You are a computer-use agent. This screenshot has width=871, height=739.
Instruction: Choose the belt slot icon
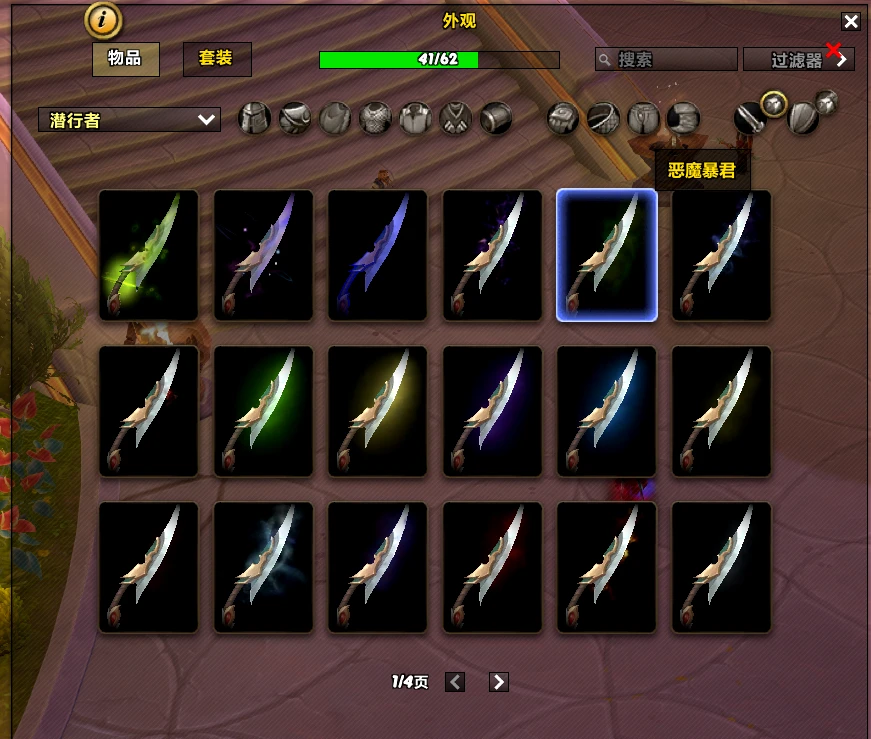tap(603, 119)
